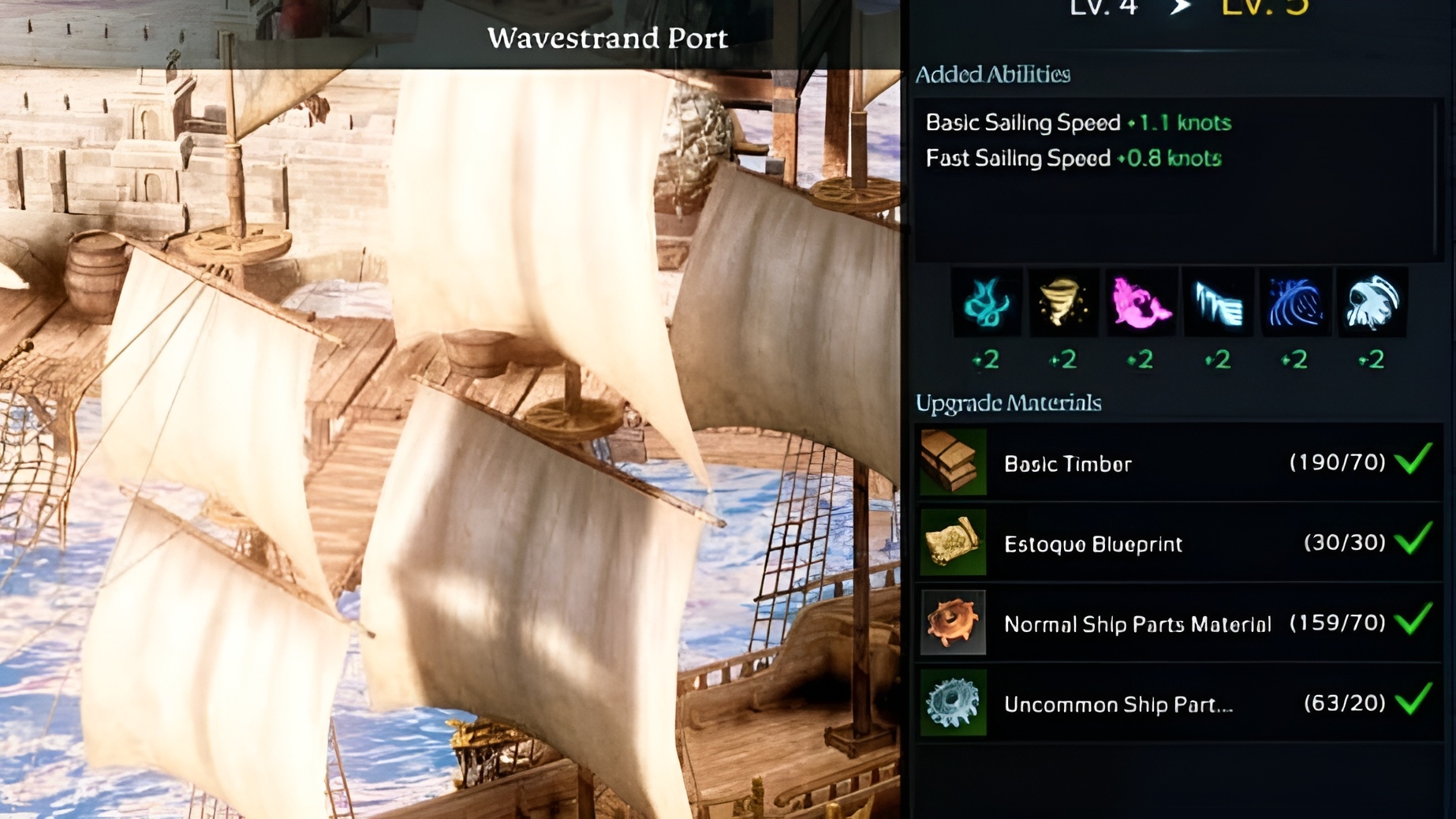Select the Lv. 4 level label

click(1103, 8)
